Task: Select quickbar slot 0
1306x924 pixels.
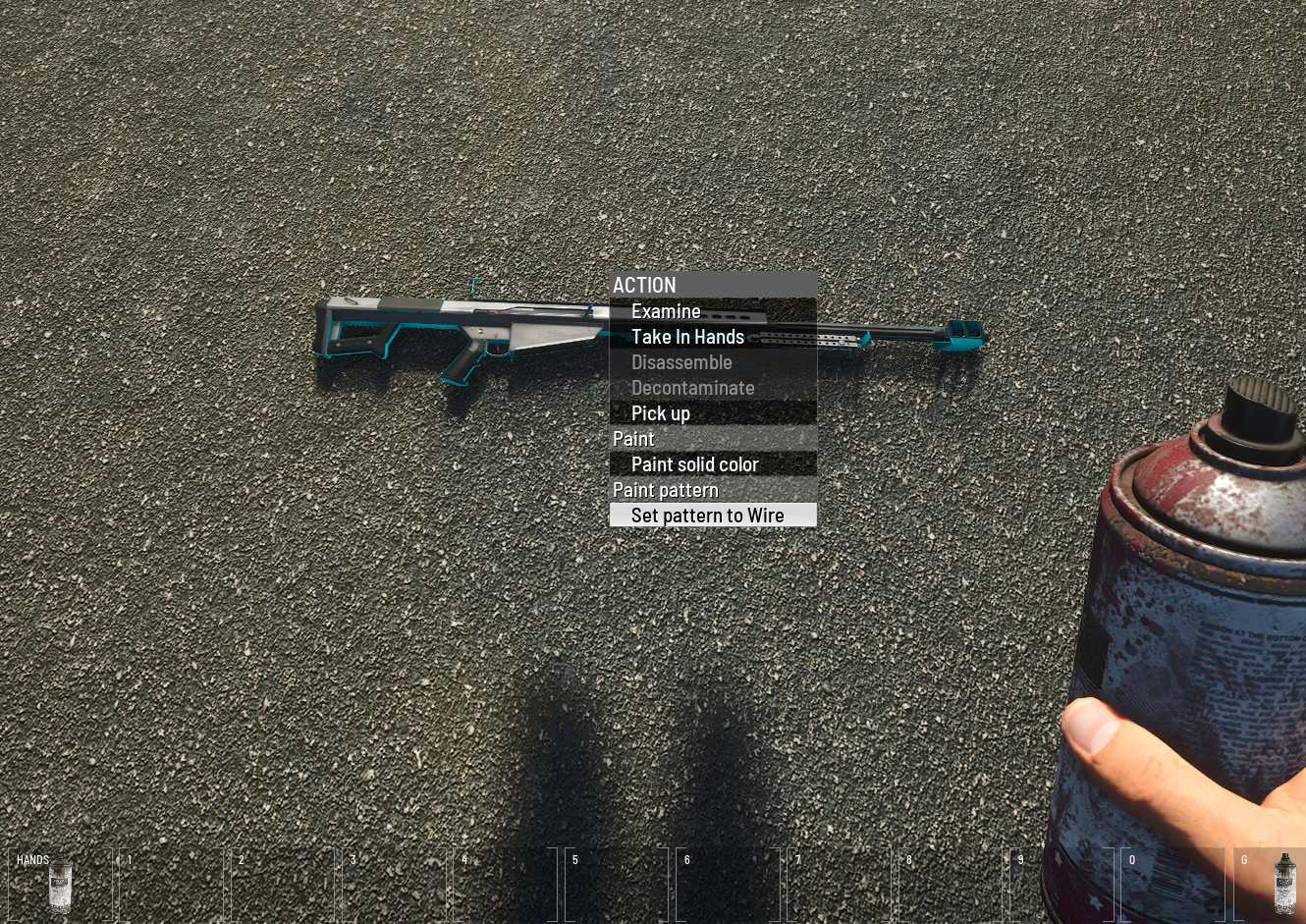Action: tap(1173, 884)
